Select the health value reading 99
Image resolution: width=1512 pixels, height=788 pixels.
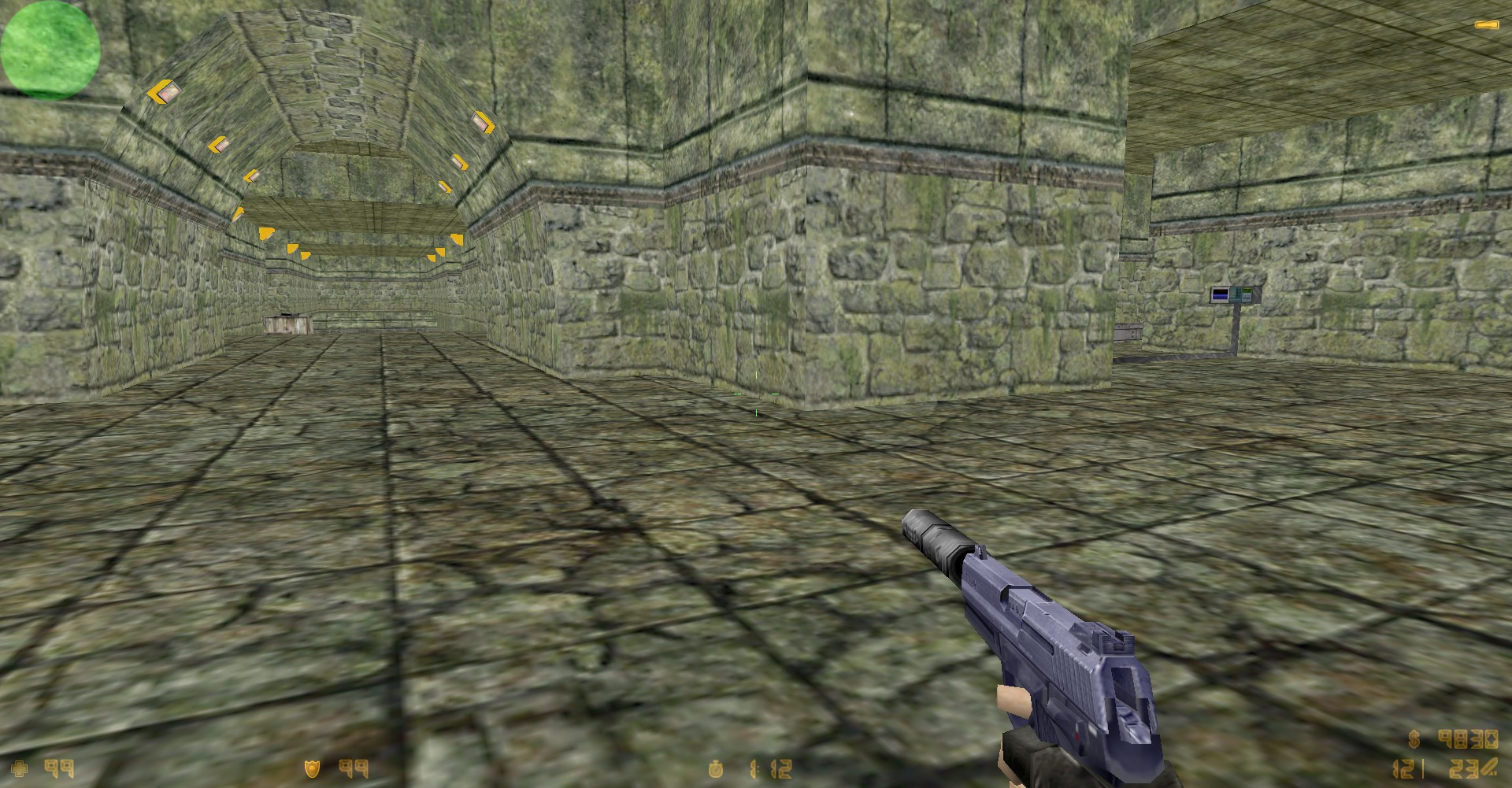(x=59, y=769)
